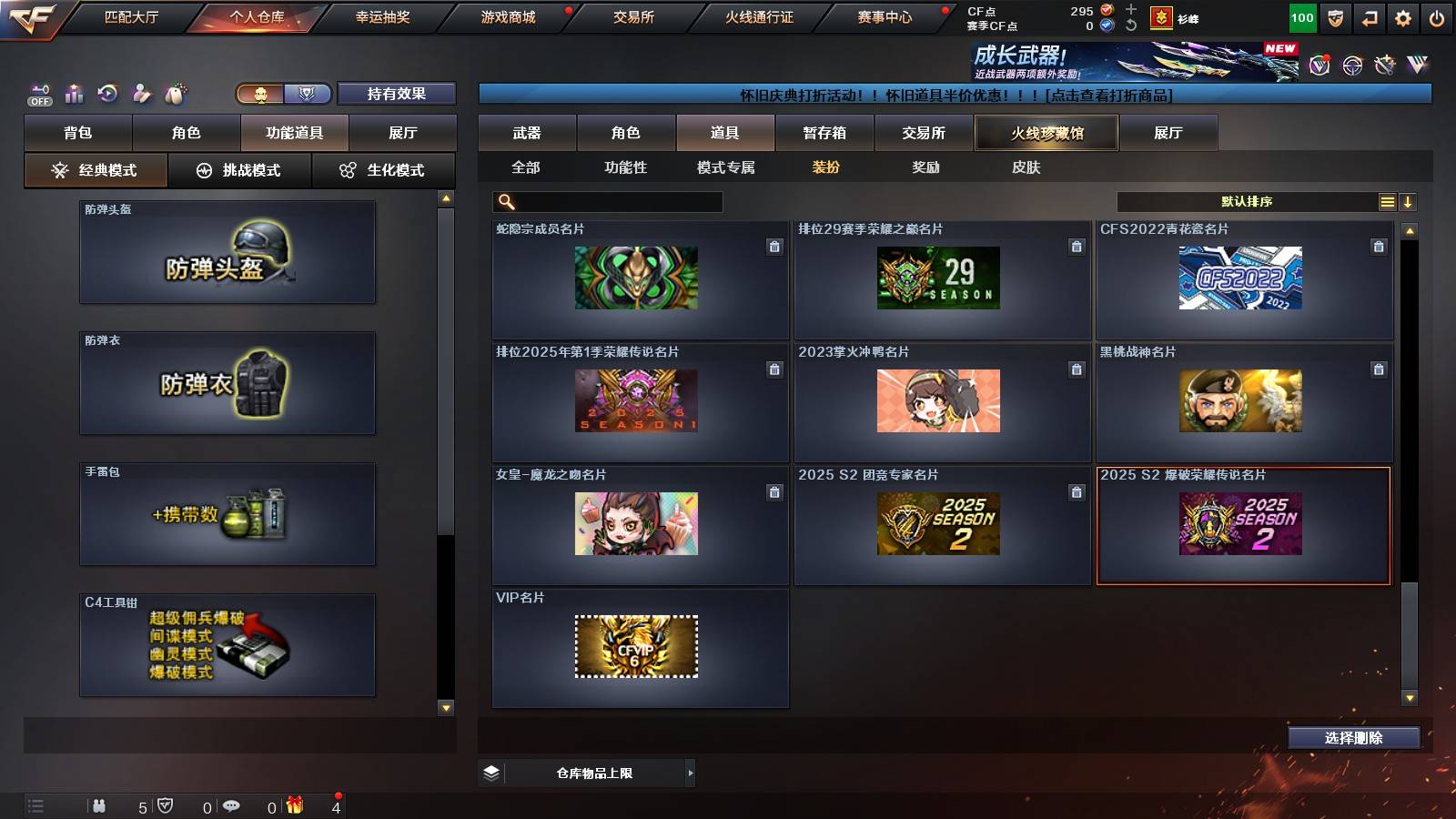Open the statistics bar chart icon
Screen dimensions: 1456x819
pyautogui.click(x=73, y=92)
